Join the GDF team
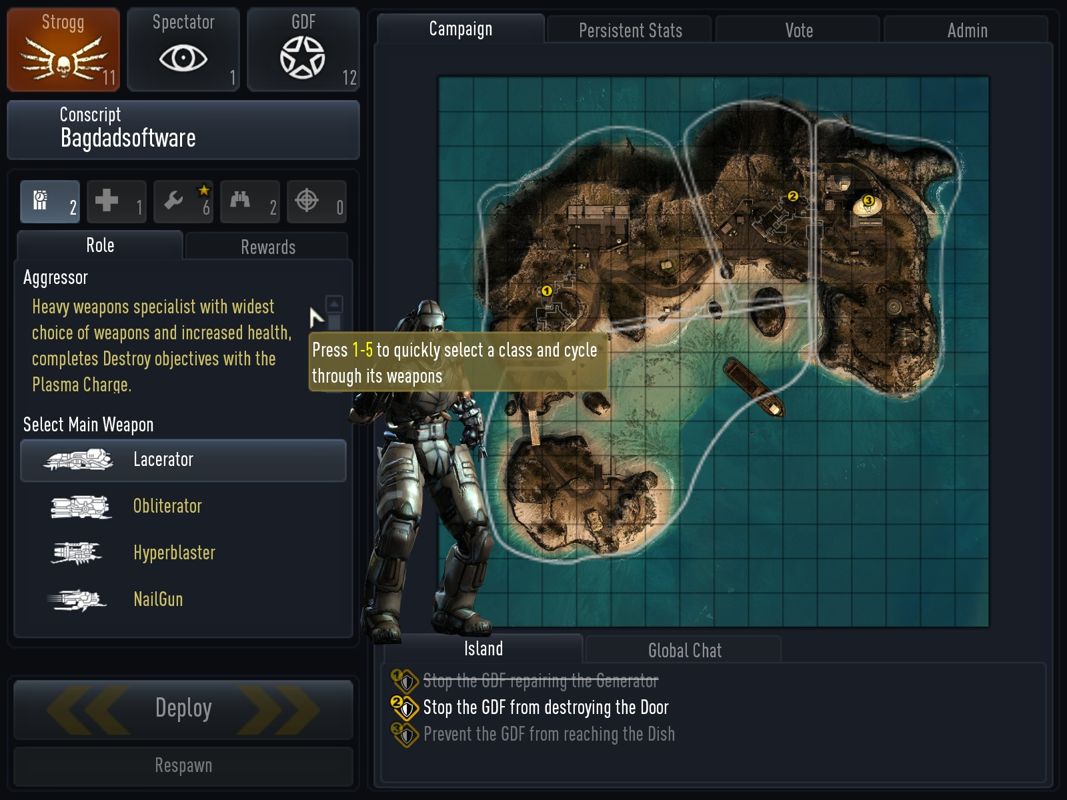 [303, 50]
